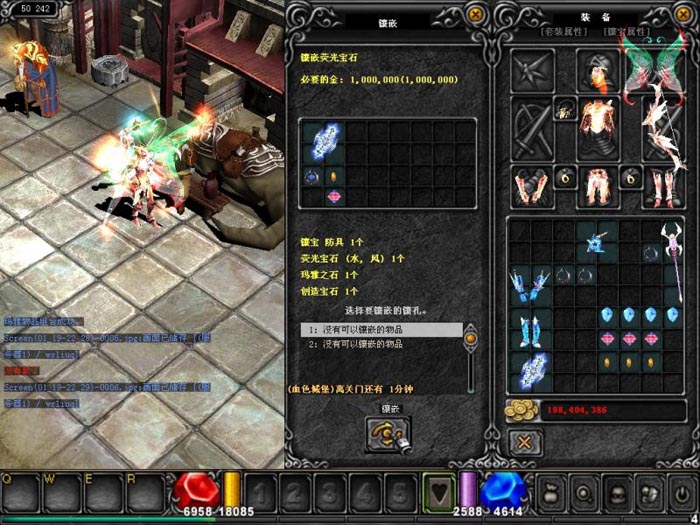This screenshot has width=700, height=525.
Task: Click the power icon on the bottom bar
Action: point(681,492)
